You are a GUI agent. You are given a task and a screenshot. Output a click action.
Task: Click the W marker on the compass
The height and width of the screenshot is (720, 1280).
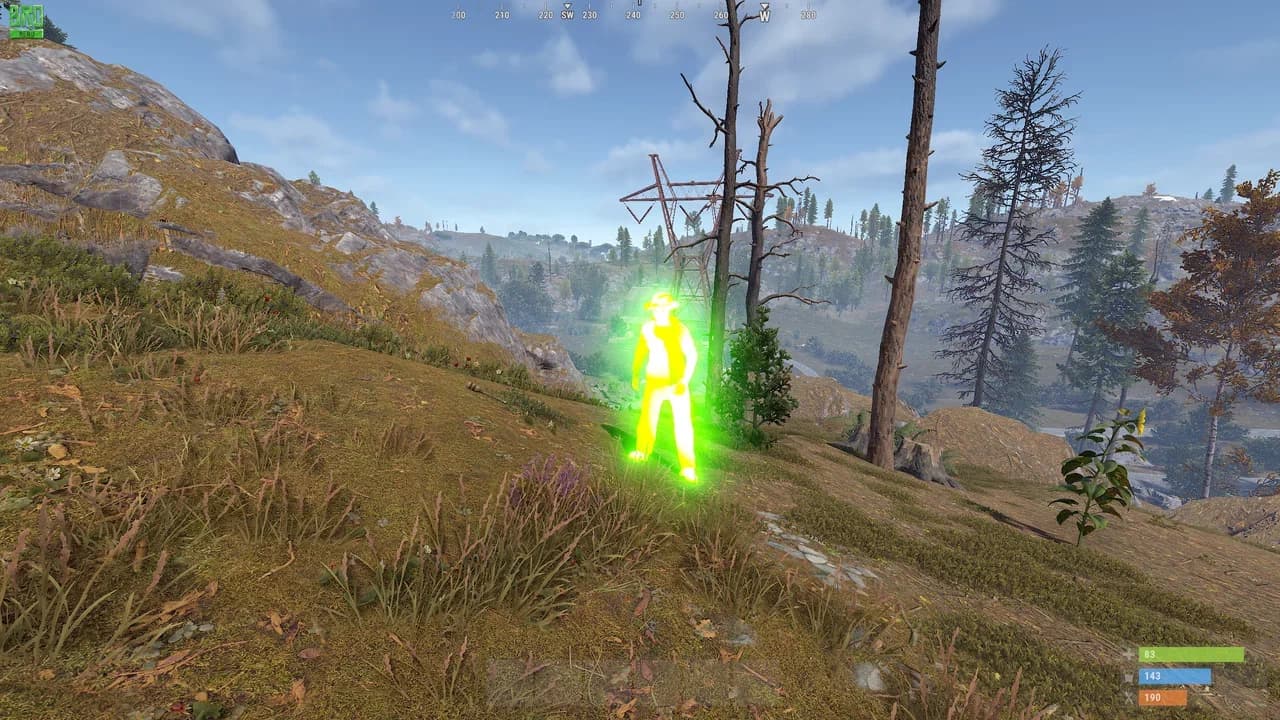765,17
